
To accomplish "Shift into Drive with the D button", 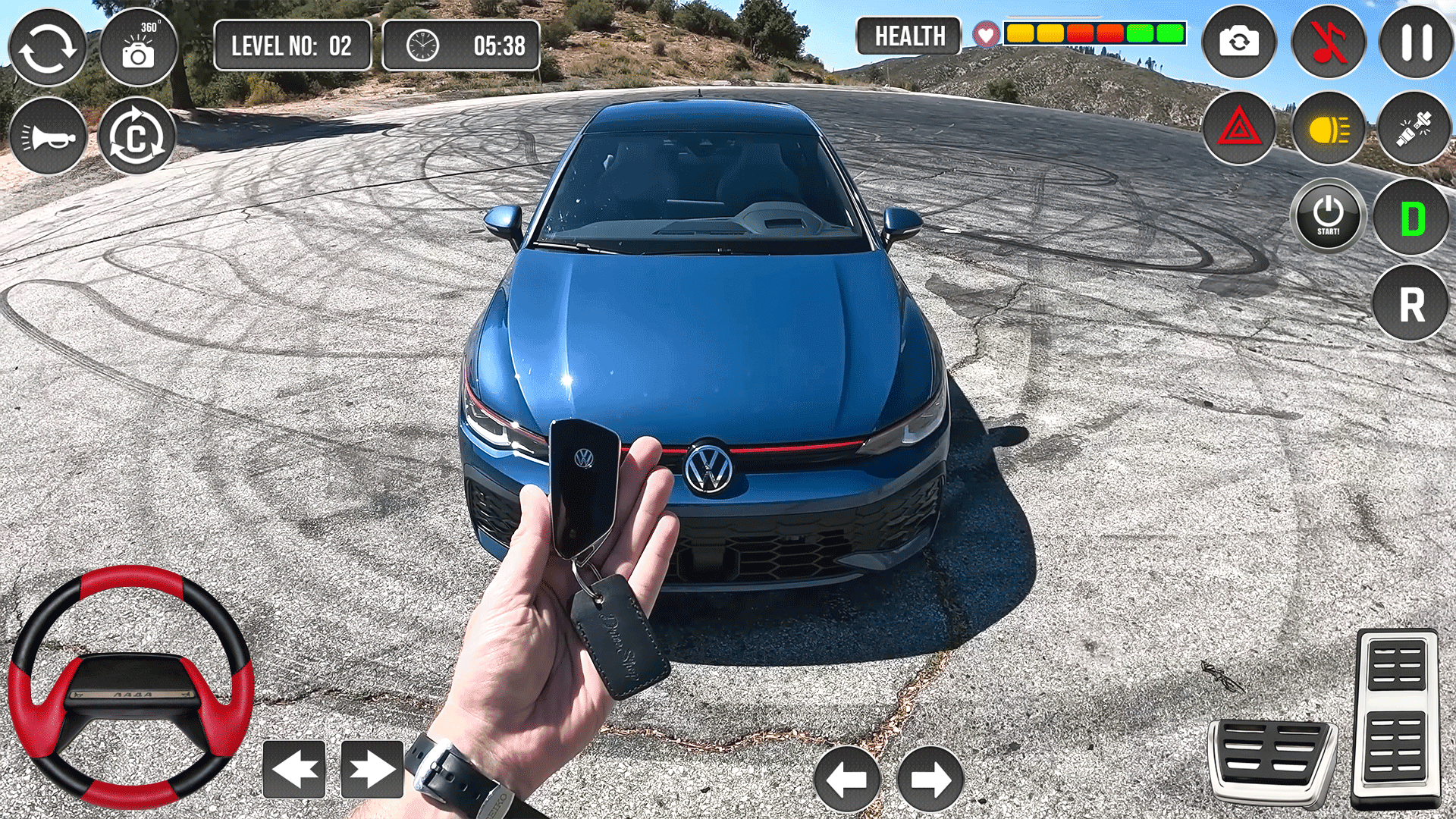I will (x=1411, y=218).
